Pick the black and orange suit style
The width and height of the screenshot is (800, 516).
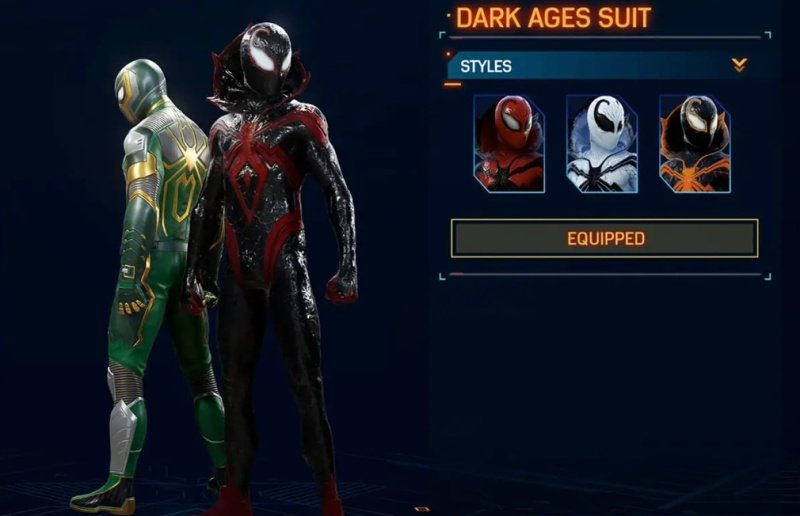(x=695, y=143)
